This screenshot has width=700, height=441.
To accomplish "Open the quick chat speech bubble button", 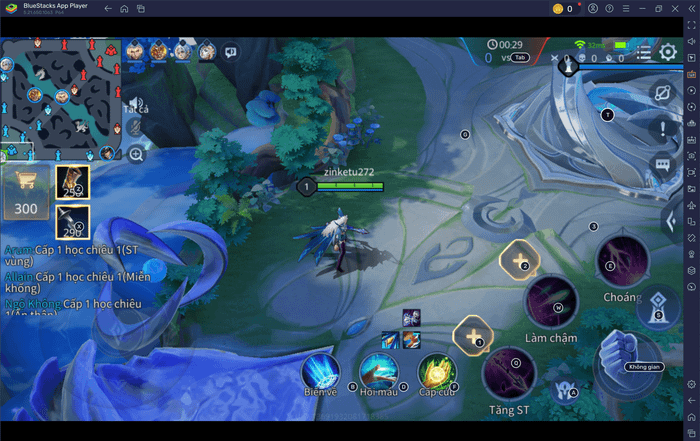I will [662, 165].
